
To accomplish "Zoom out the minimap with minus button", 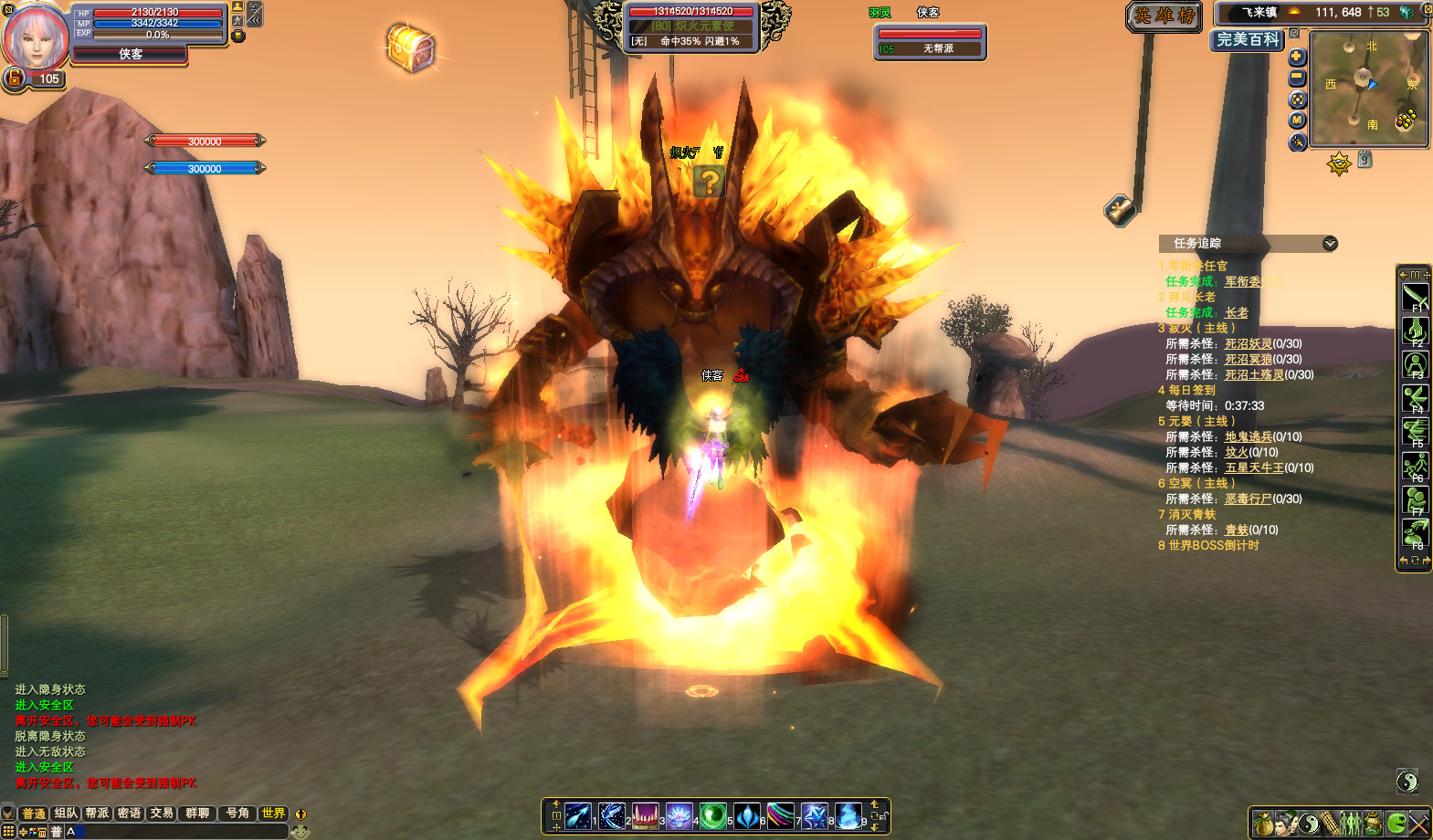I will (x=1297, y=79).
